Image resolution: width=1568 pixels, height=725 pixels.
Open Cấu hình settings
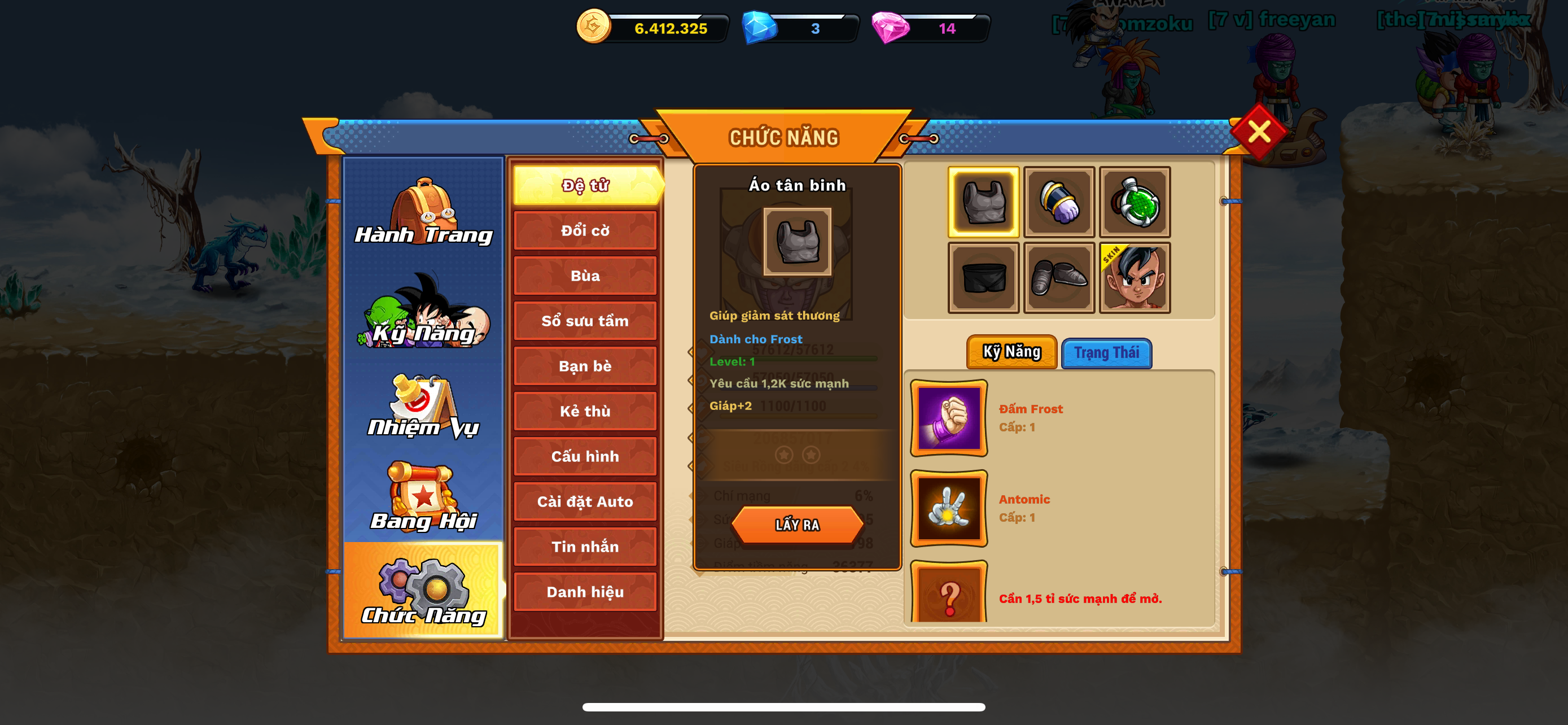pyautogui.click(x=585, y=456)
